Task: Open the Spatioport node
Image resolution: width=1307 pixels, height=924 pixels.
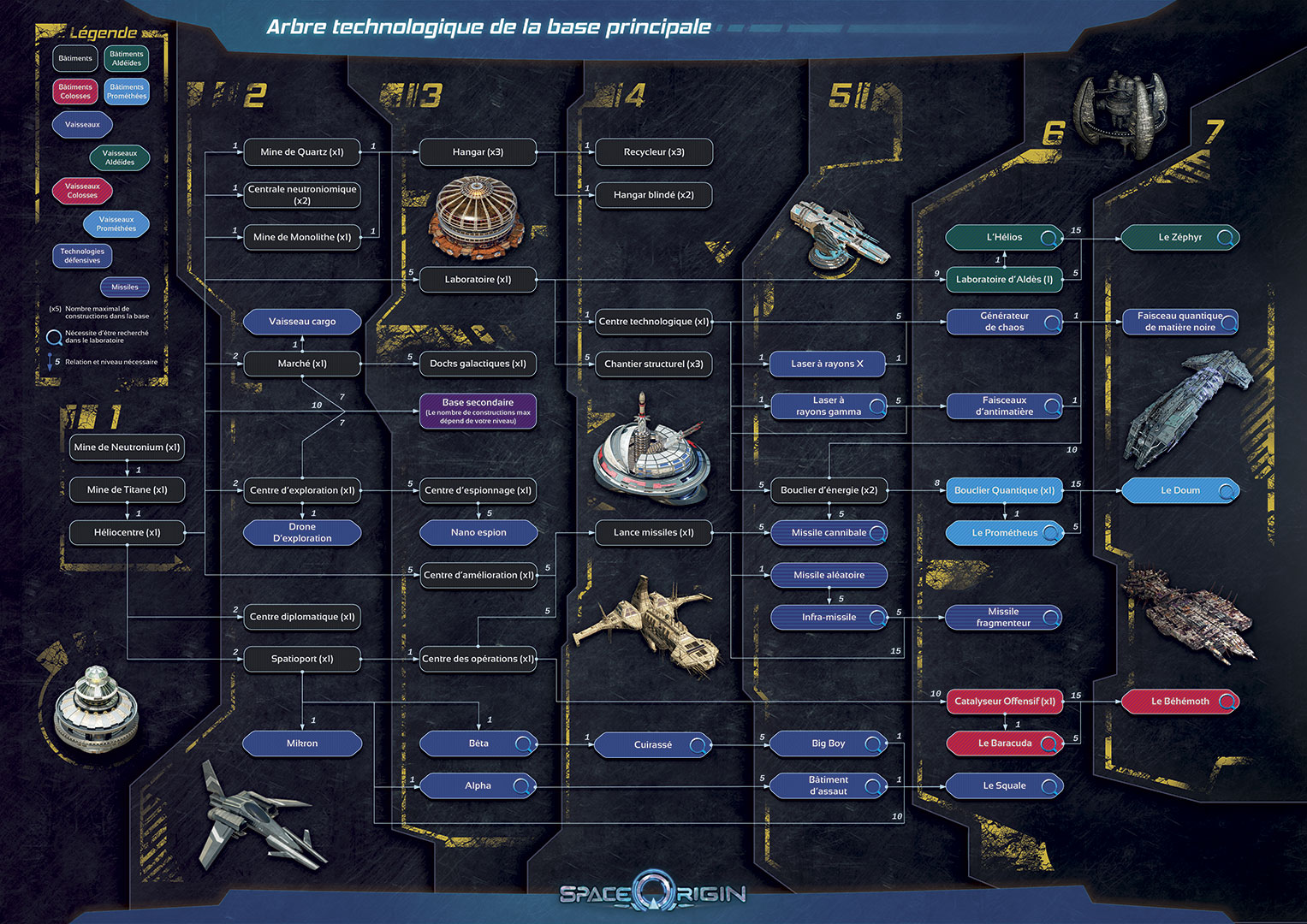Action: [x=302, y=659]
